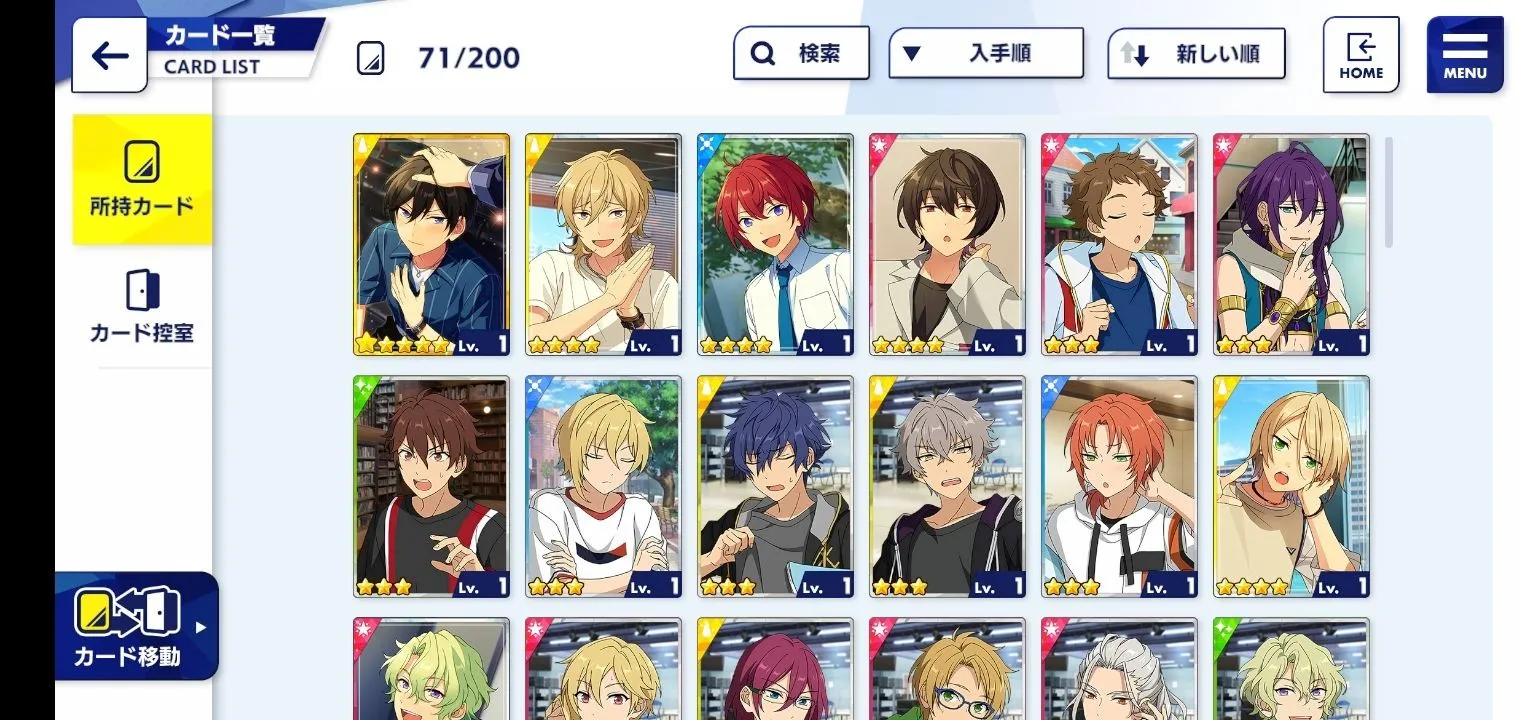Screen dimensions: 1520x720
Task: Select the orange-haired card in white hoodie
Action: pos(1119,487)
